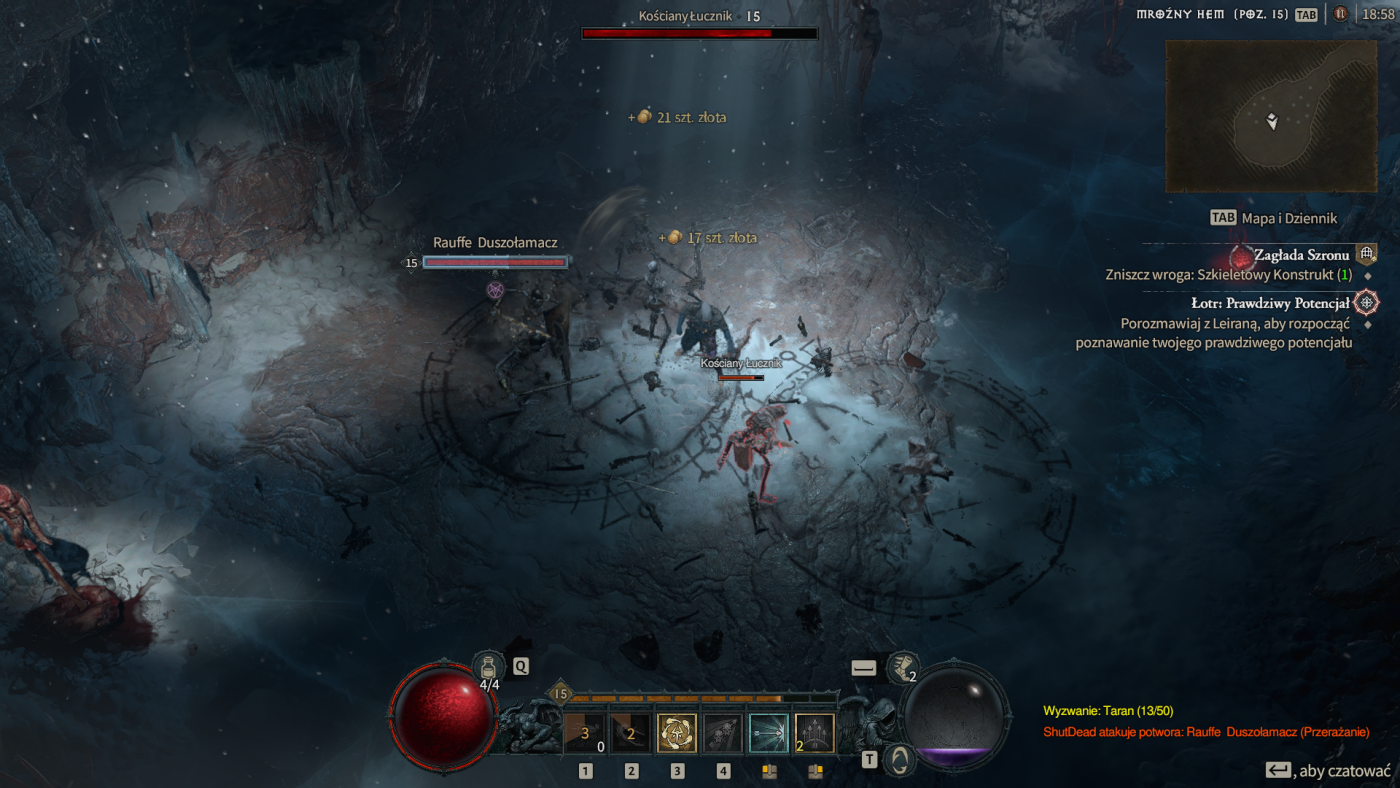This screenshot has width=1400, height=788.
Task: Click the dungeon gate icon beside Zagłada Szronu
Action: [x=1366, y=255]
